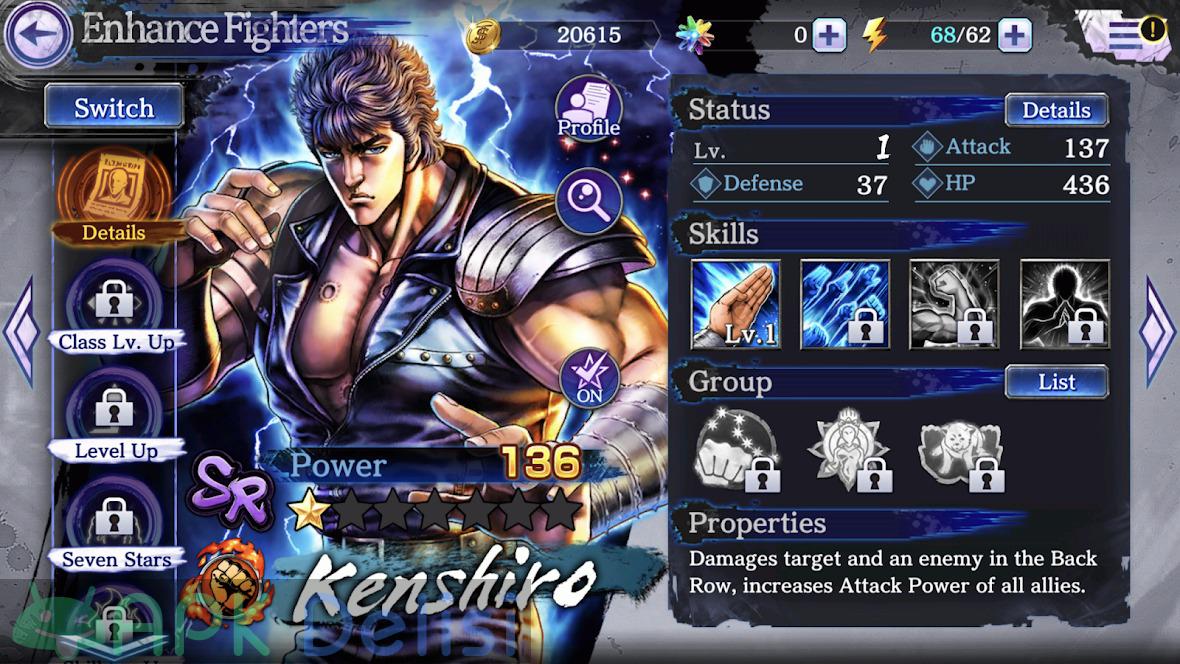Select the locked flexing arm skill
The width and height of the screenshot is (1180, 664).
coord(954,305)
